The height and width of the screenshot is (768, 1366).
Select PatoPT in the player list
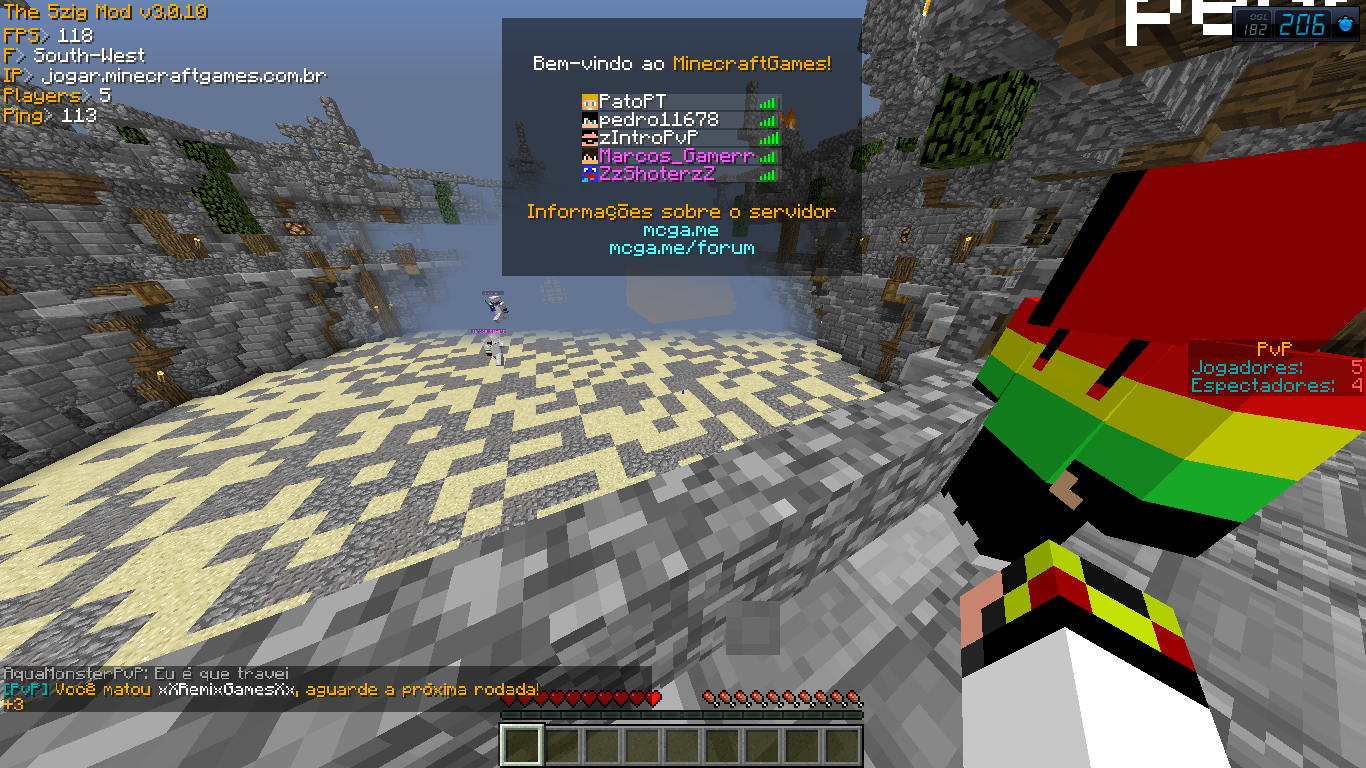pyautogui.click(x=633, y=102)
